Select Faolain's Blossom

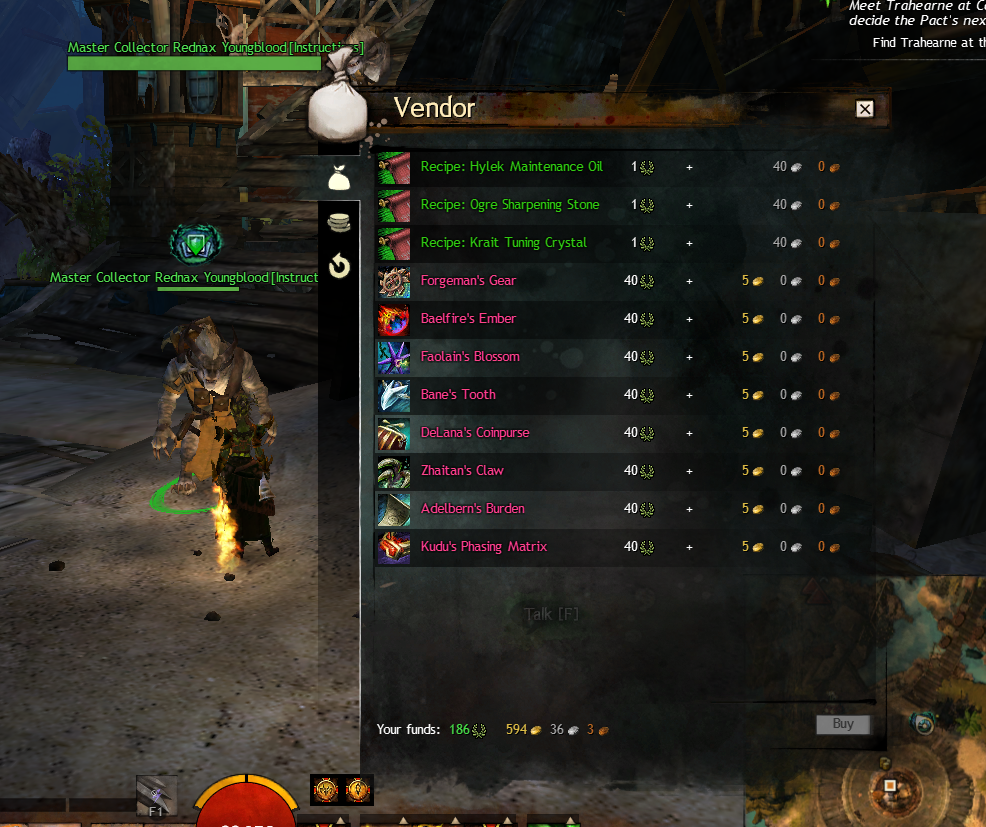pyautogui.click(x=470, y=357)
